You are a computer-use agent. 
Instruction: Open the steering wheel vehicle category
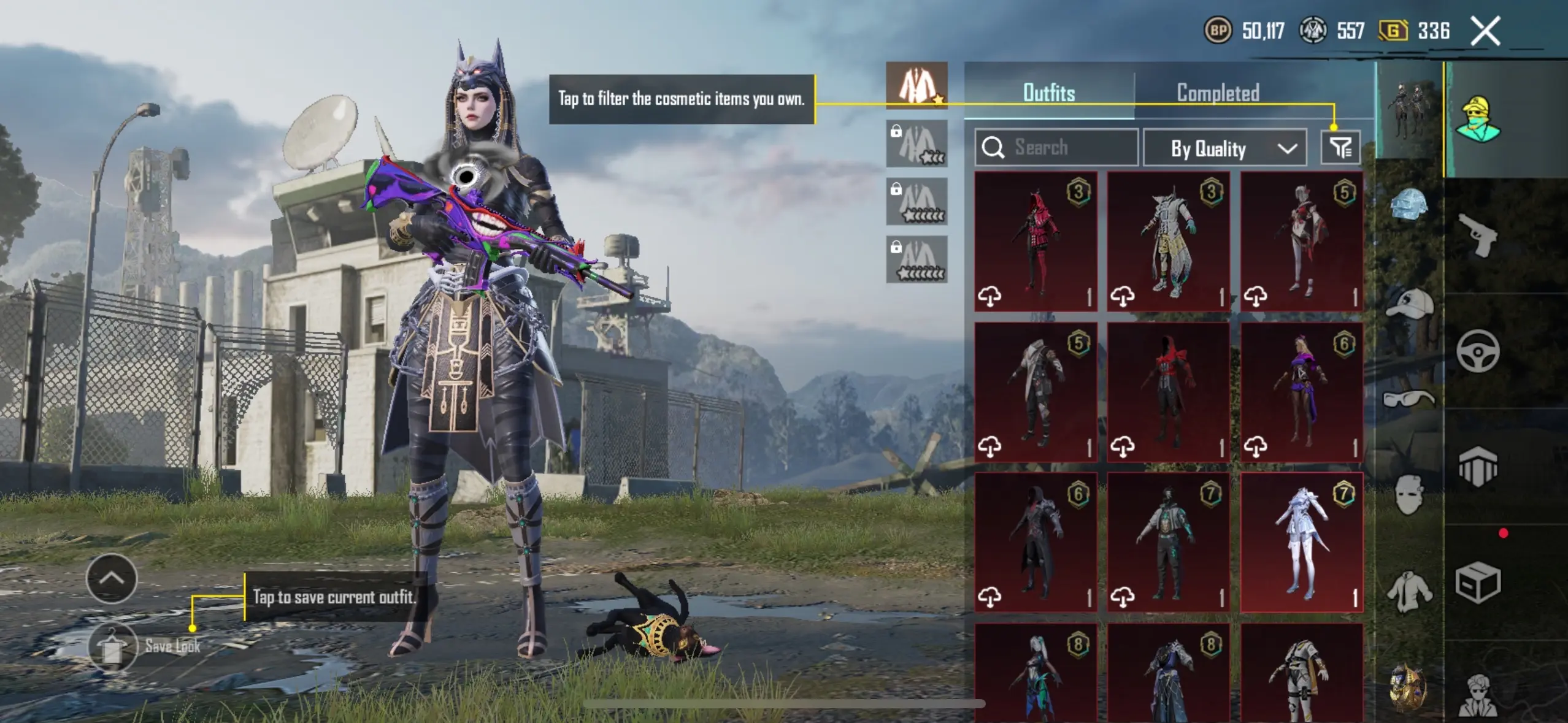[x=1477, y=351]
